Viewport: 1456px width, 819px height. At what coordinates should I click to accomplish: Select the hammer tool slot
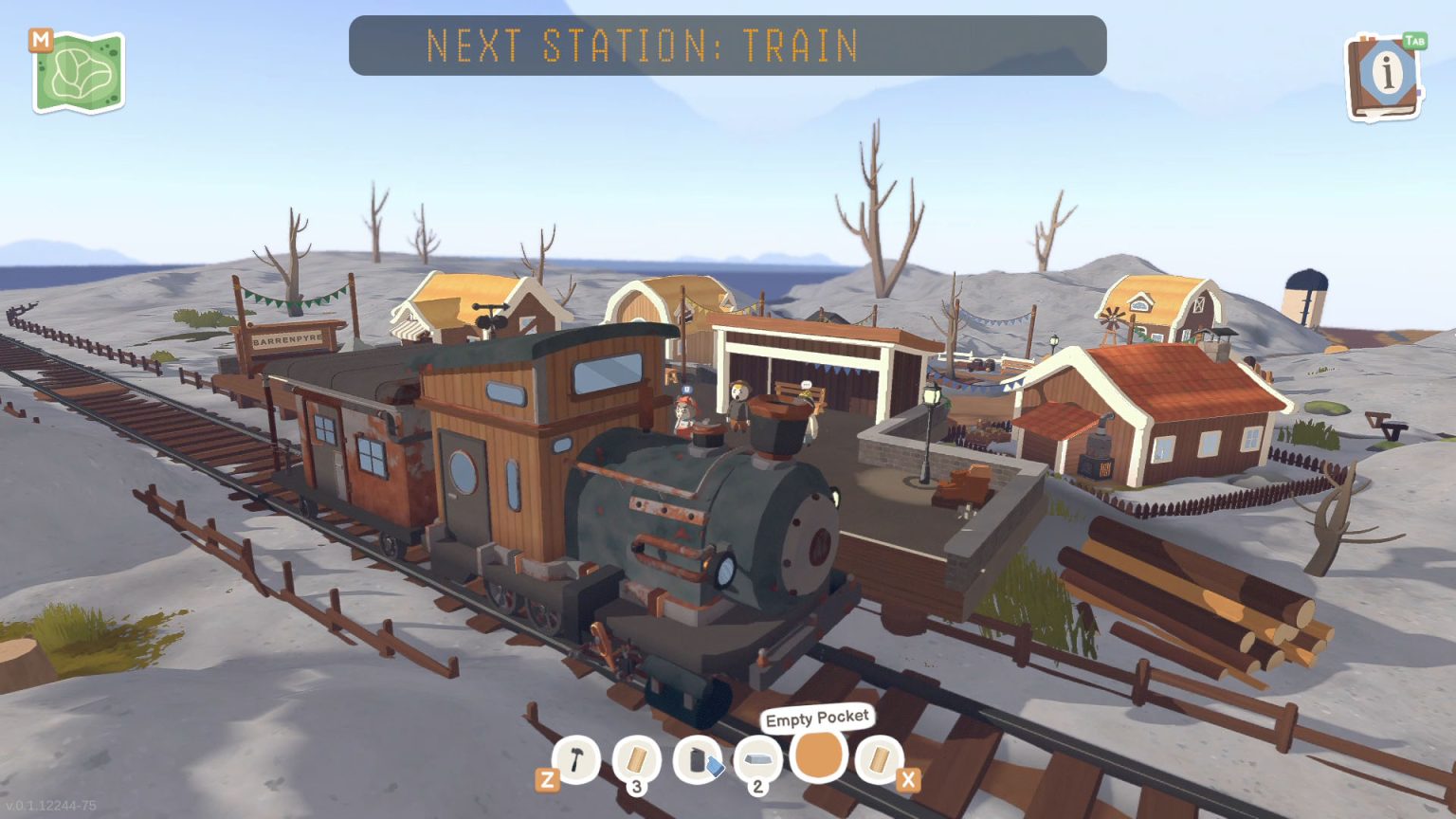pos(576,759)
